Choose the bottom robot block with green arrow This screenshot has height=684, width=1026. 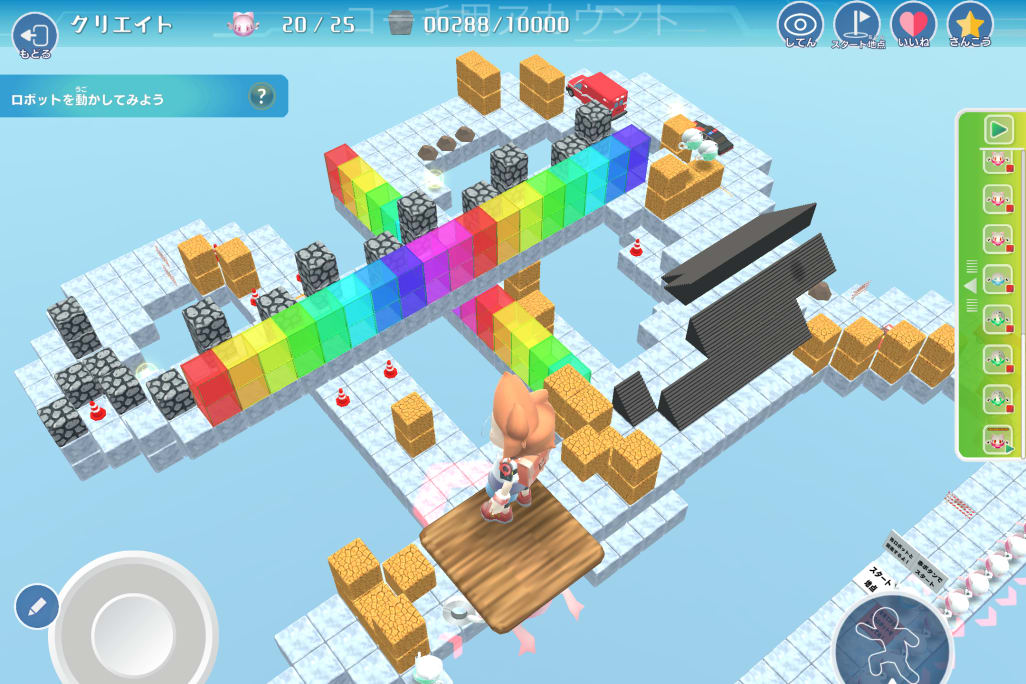click(997, 439)
